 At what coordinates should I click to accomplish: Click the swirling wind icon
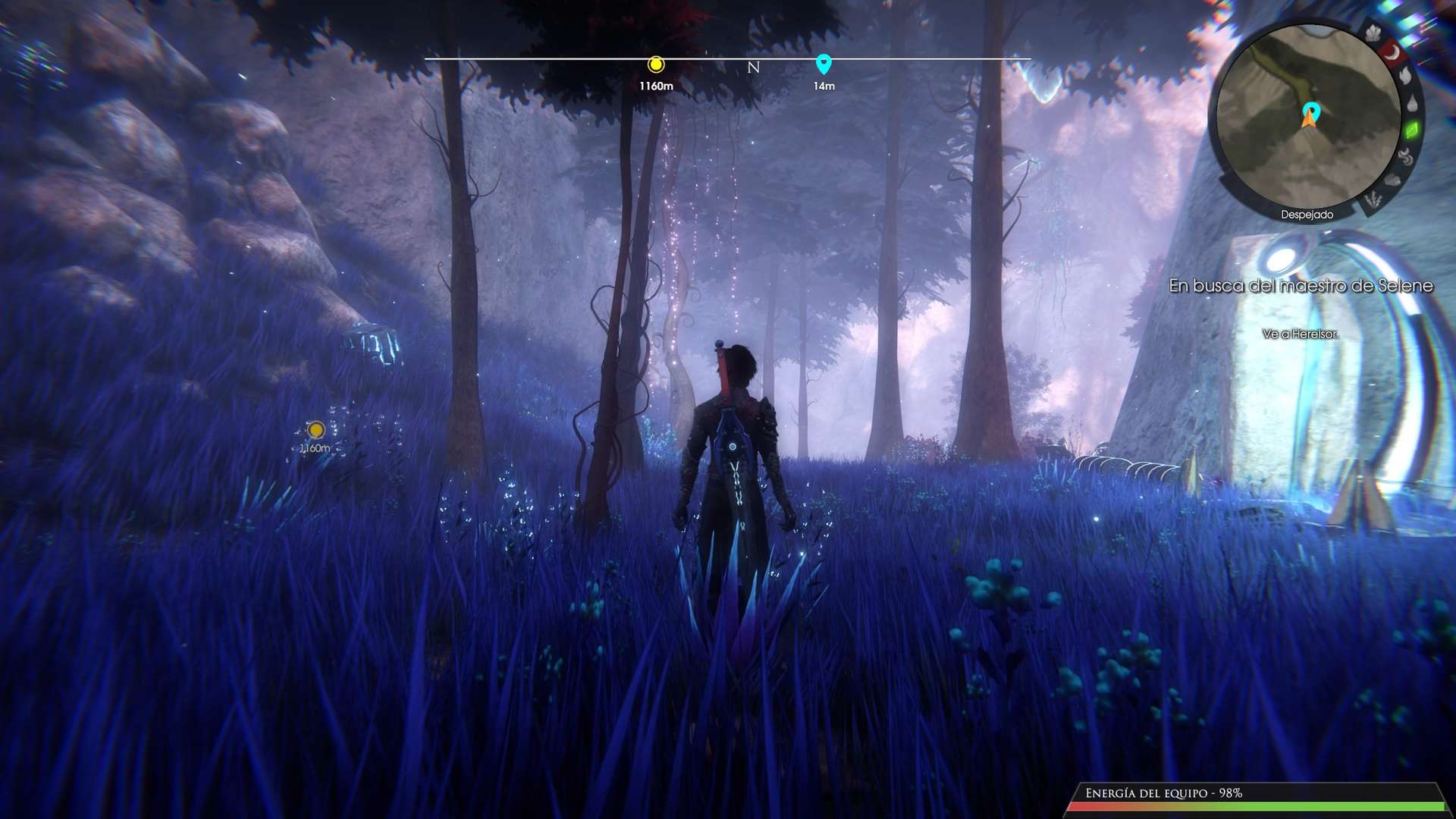pyautogui.click(x=1405, y=157)
